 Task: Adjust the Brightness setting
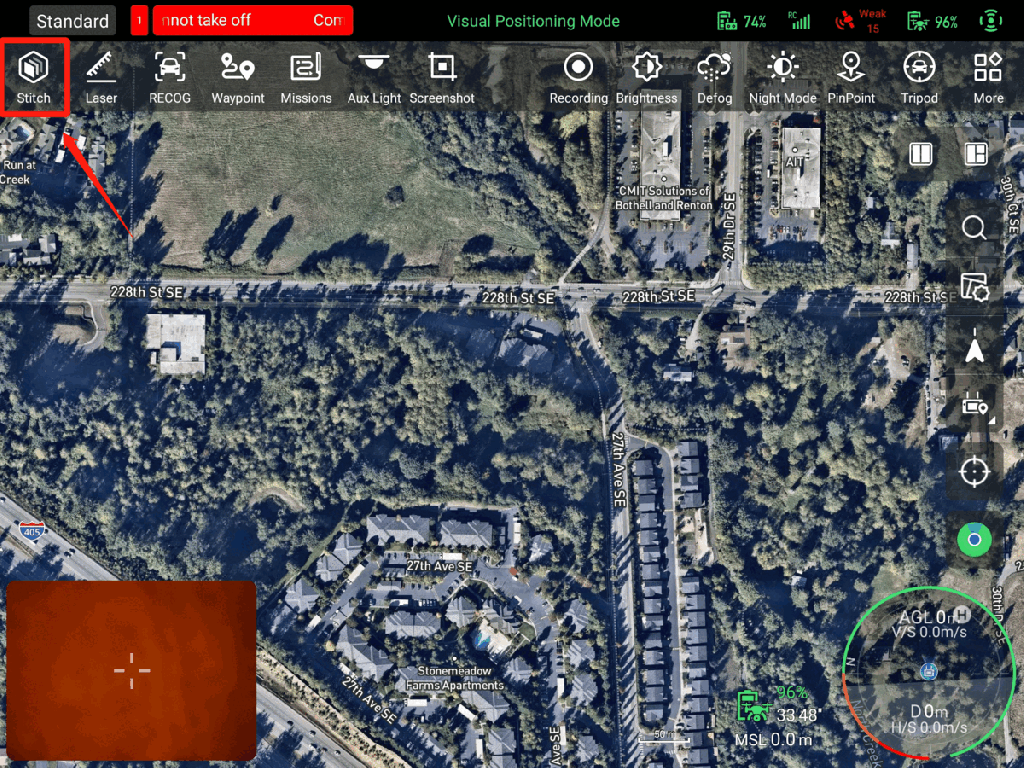[x=646, y=76]
